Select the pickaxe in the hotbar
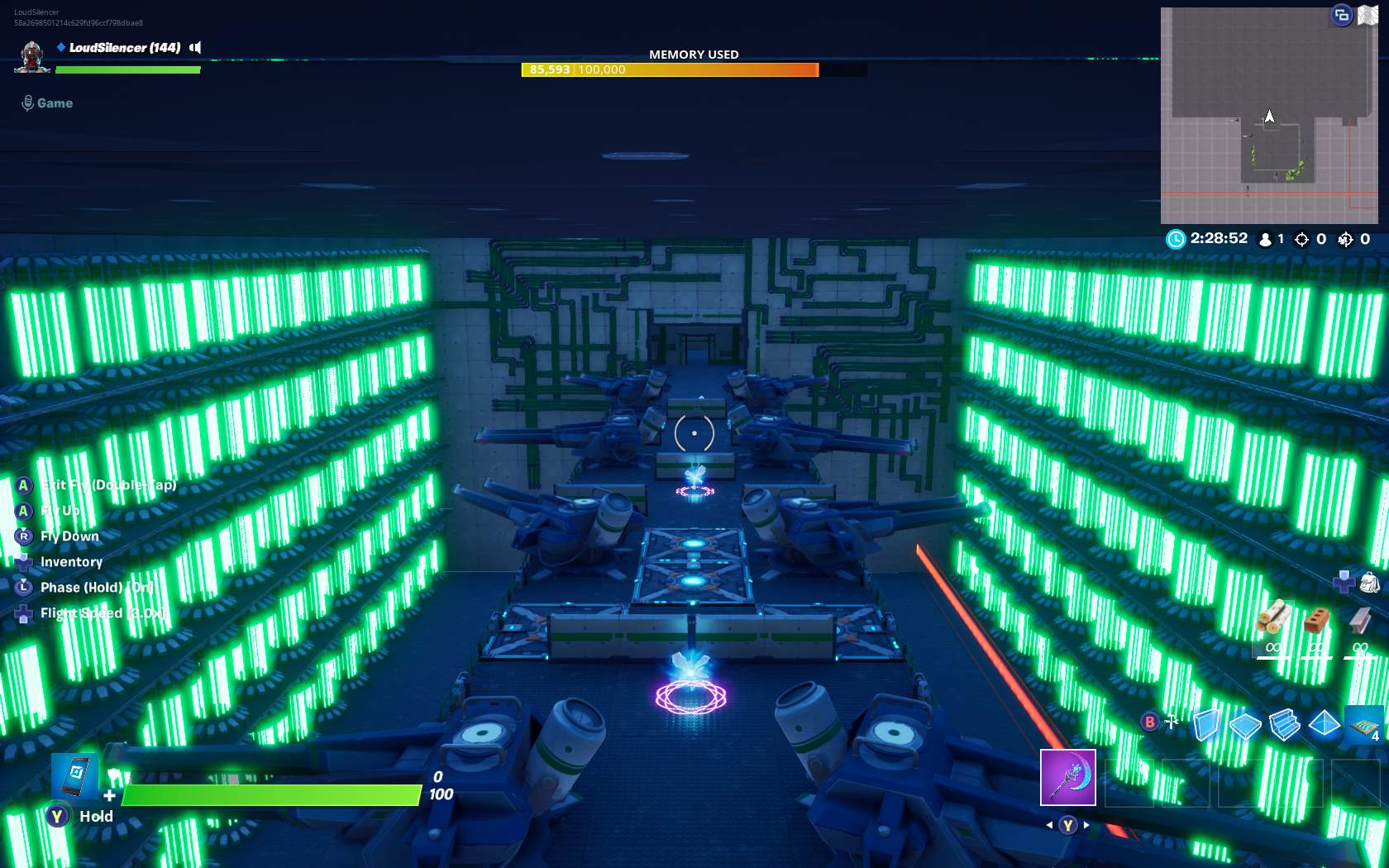This screenshot has height=868, width=1389. (x=1067, y=777)
